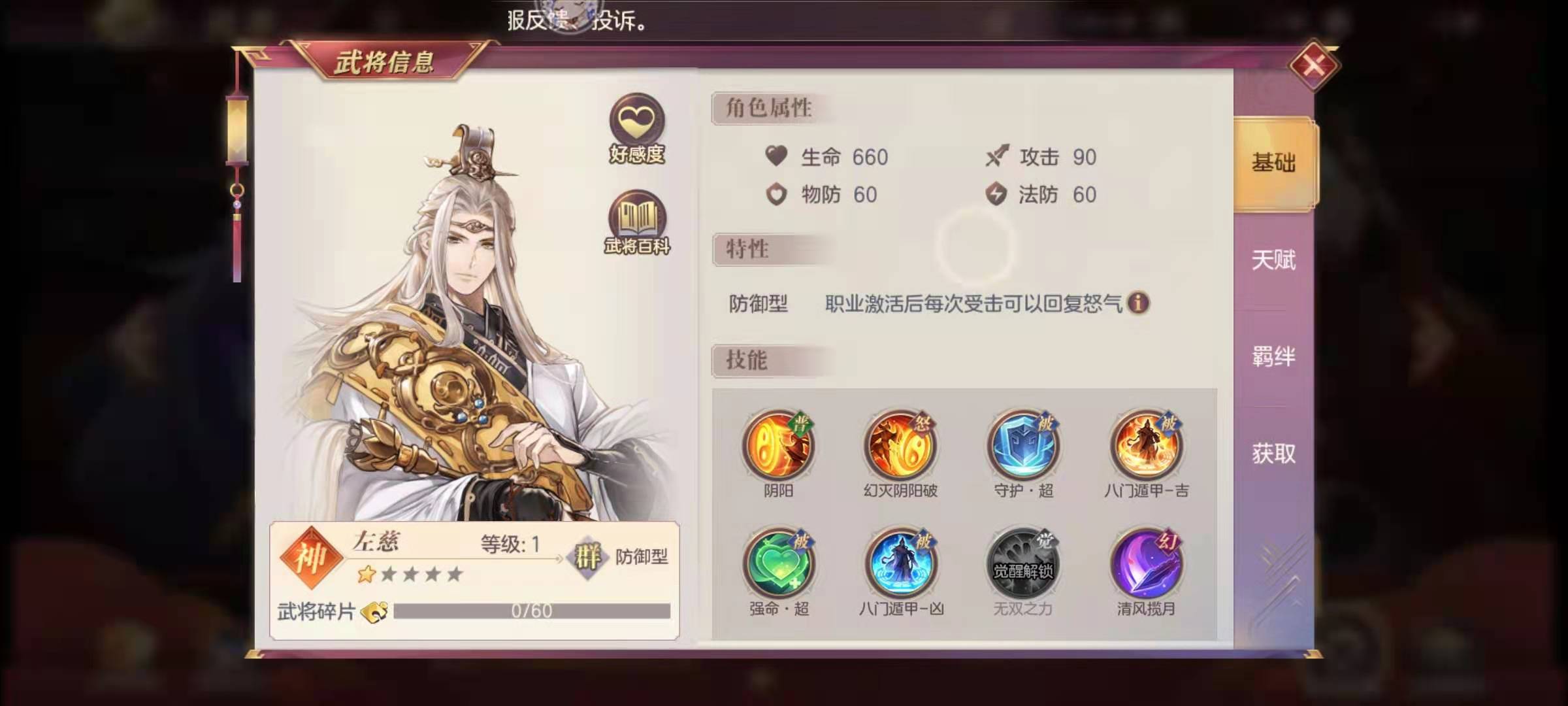Open the 羁绊 bonds tab

tap(1273, 357)
